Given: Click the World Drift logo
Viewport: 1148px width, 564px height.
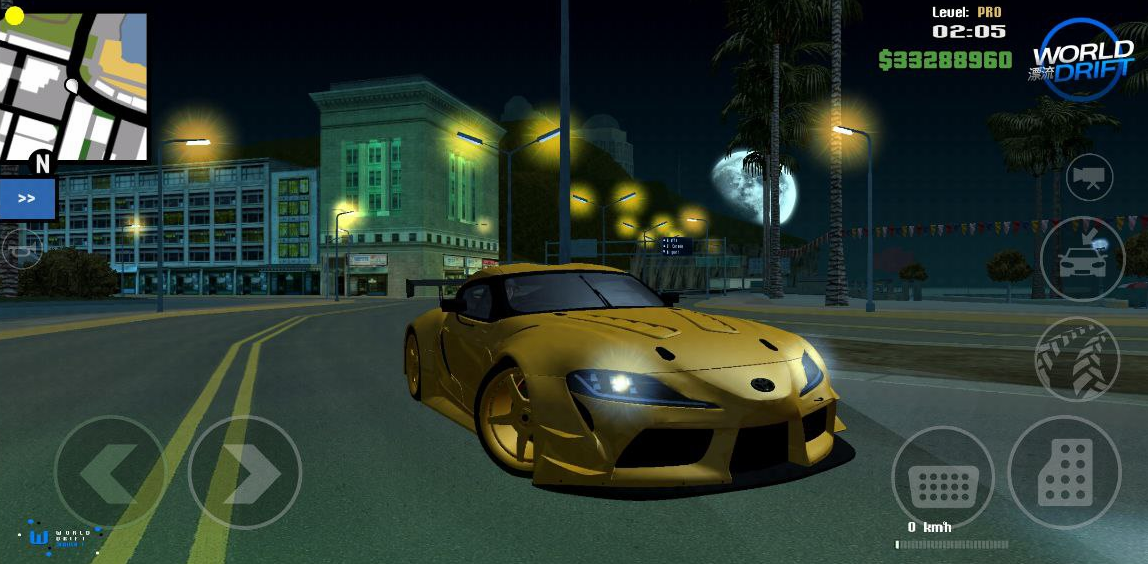Looking at the screenshot, I should point(1082,58).
